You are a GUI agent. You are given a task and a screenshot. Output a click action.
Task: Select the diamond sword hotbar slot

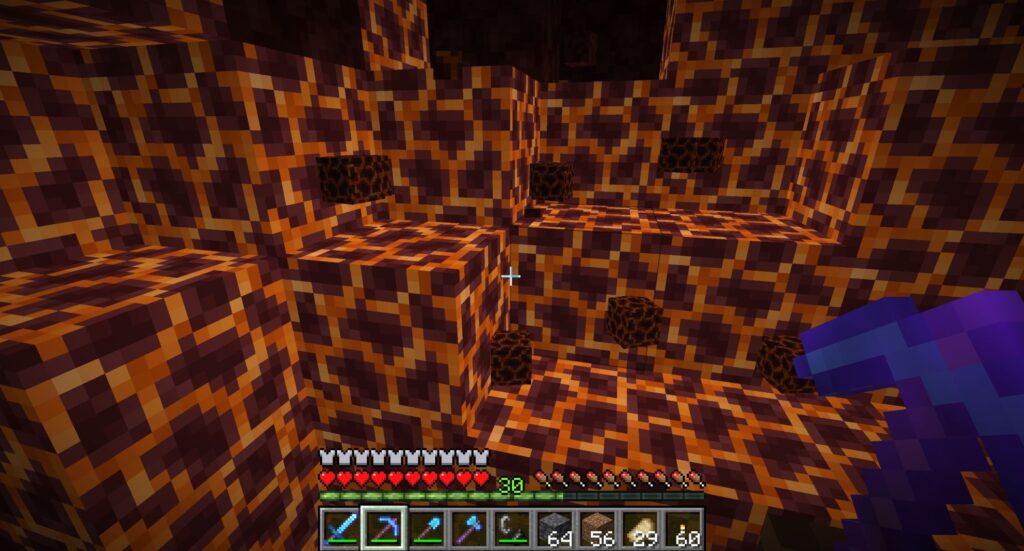tap(341, 527)
